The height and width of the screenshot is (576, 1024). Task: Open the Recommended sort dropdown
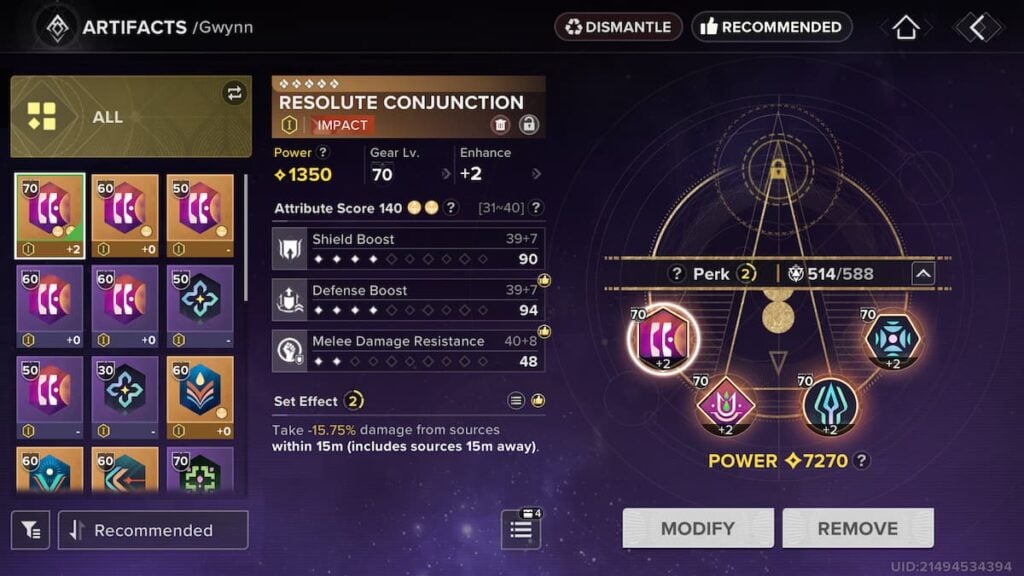coord(153,530)
